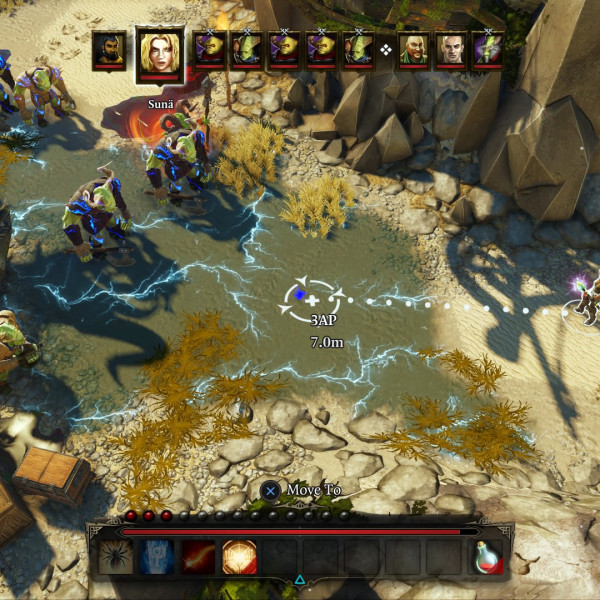Activate the glowing orange sigil skill

tap(239, 557)
